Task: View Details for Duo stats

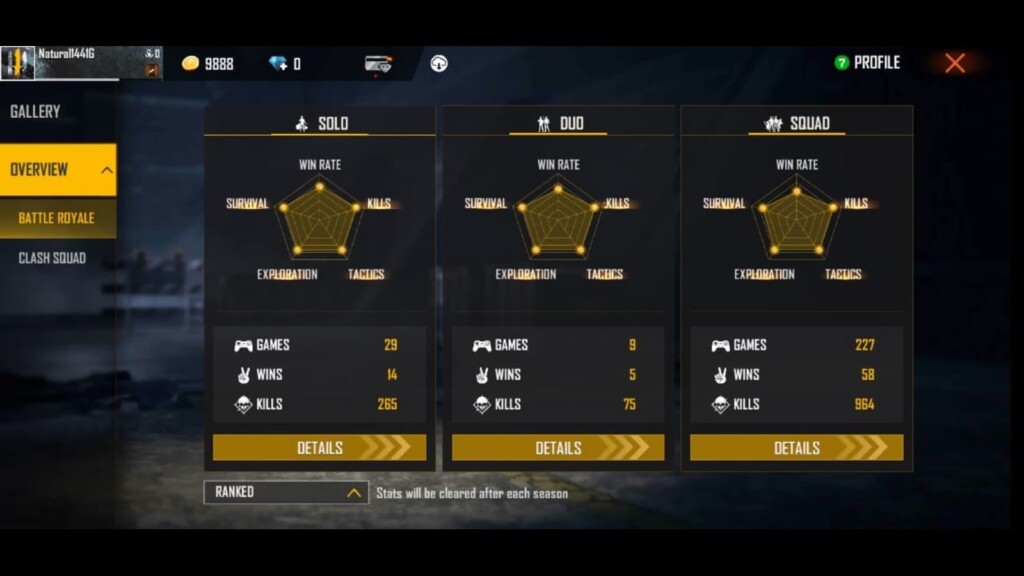Action: [558, 448]
